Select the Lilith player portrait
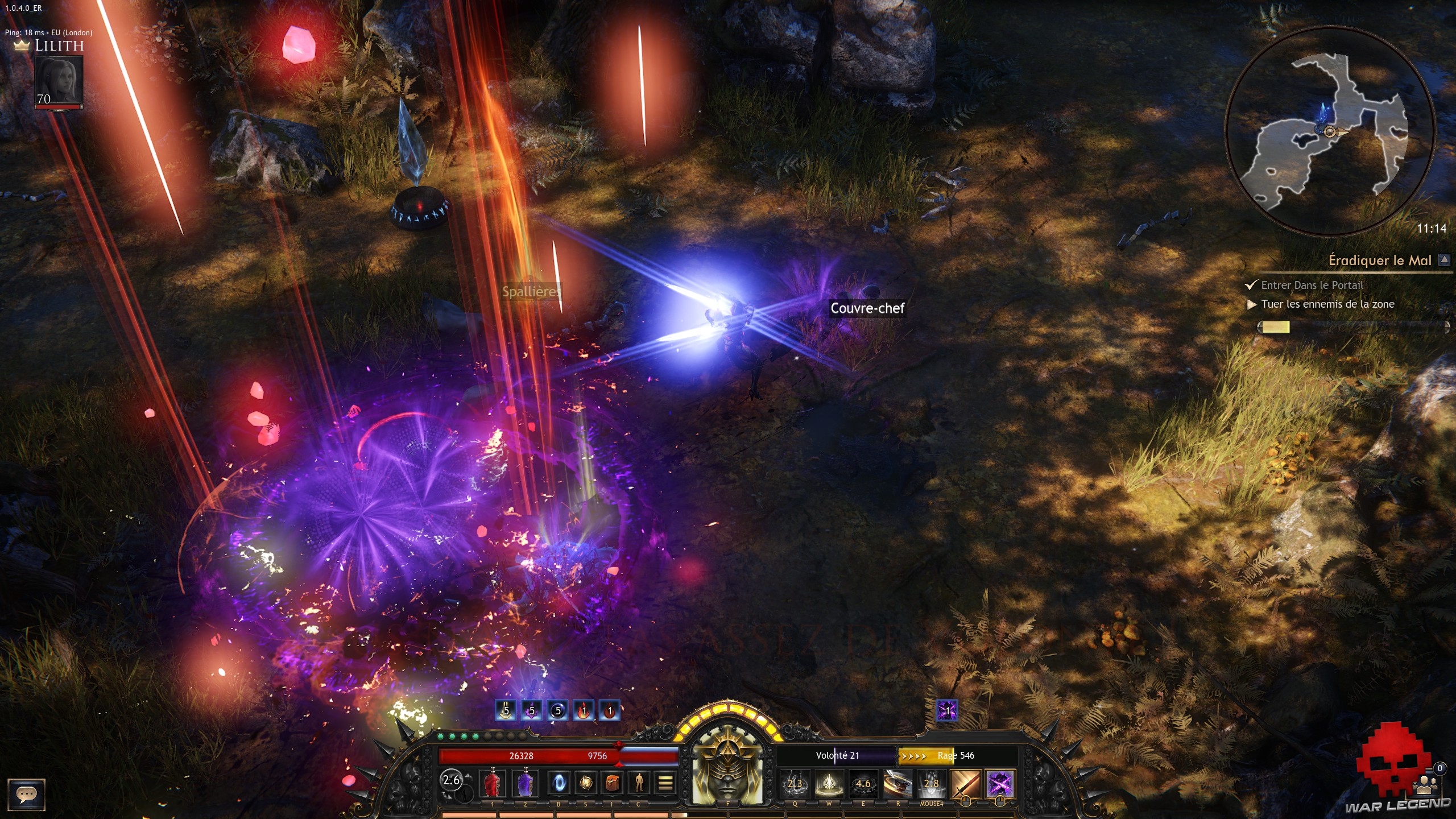This screenshot has width=1456, height=819. [x=59, y=81]
